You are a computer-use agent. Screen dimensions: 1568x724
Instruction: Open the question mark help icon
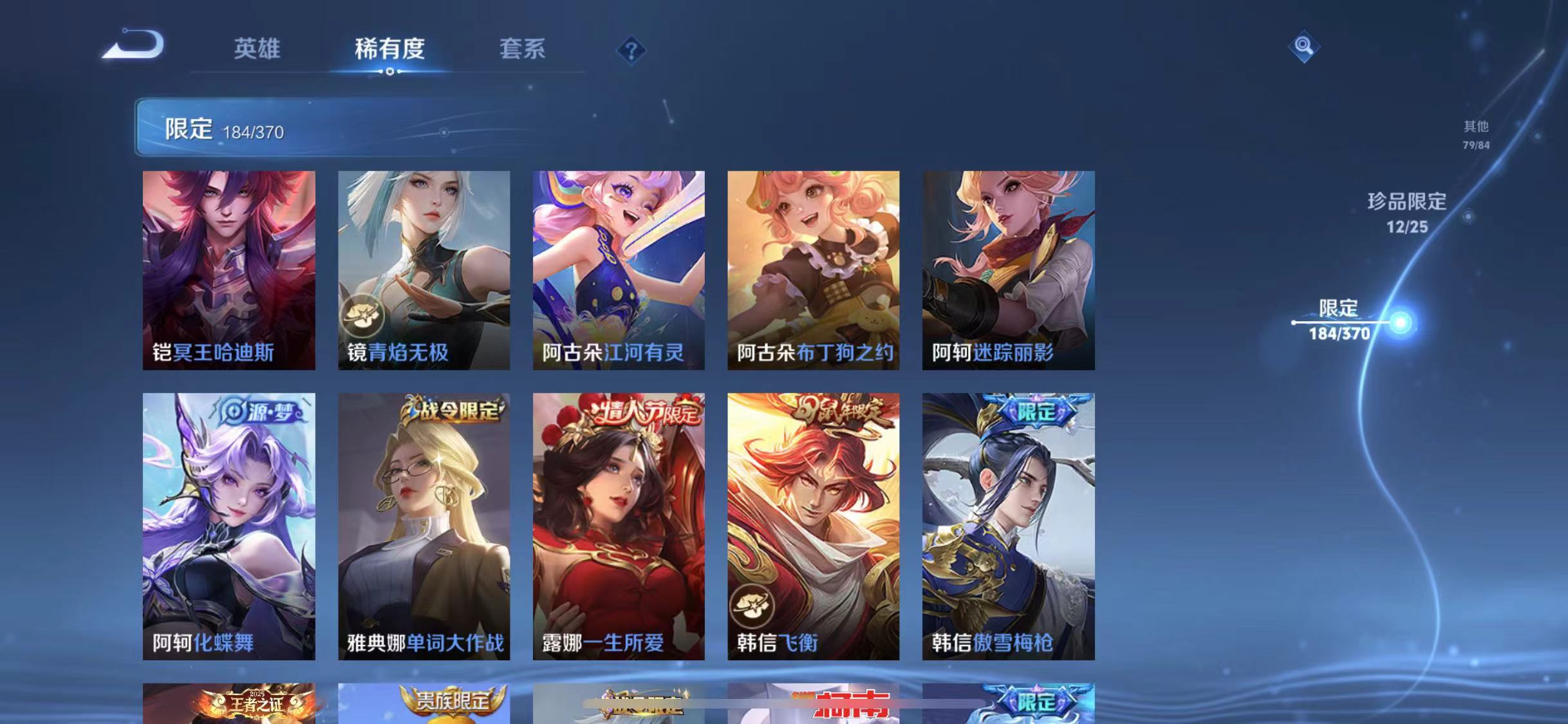[633, 50]
